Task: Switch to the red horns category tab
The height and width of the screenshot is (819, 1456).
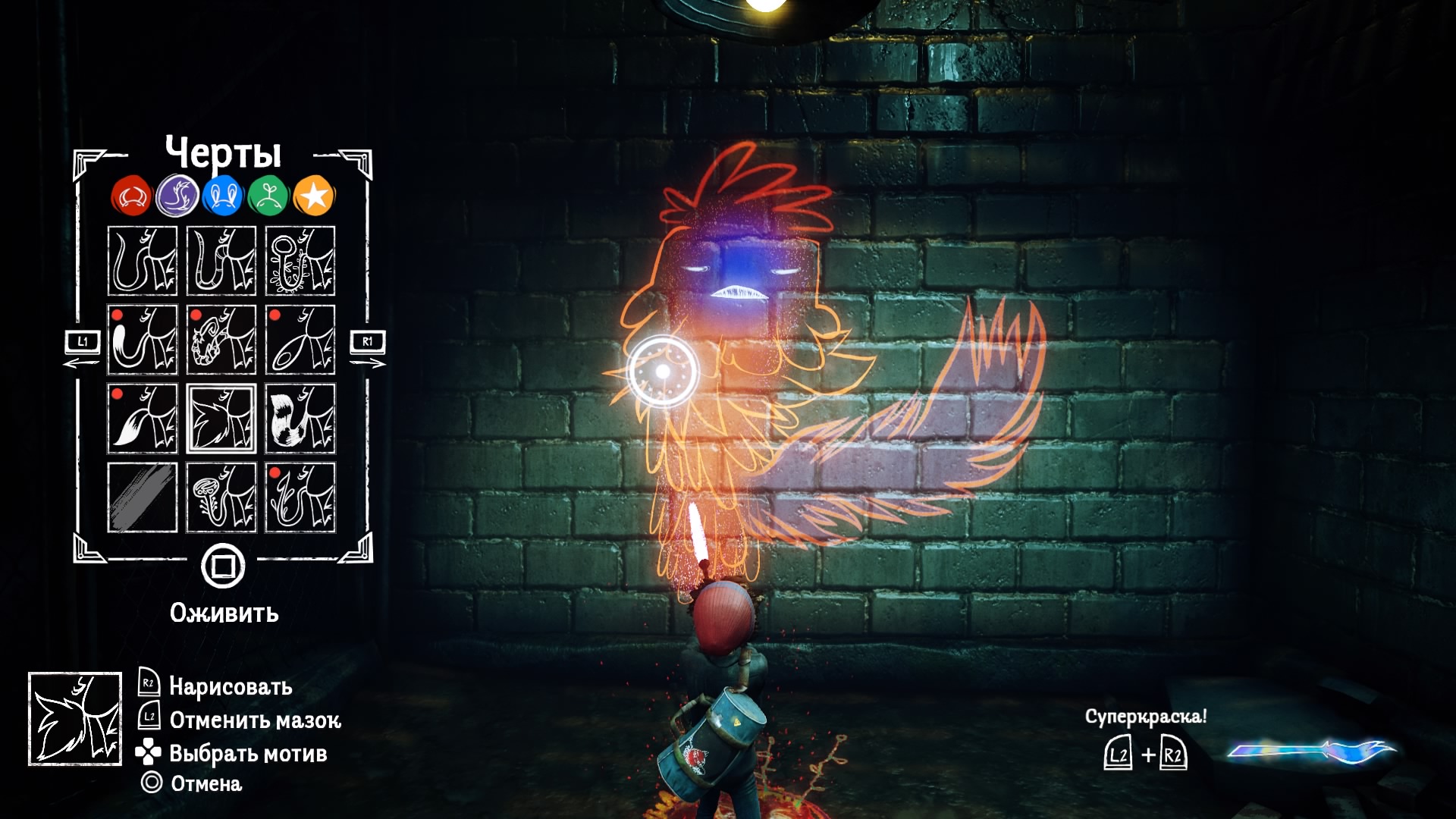Action: (132, 196)
